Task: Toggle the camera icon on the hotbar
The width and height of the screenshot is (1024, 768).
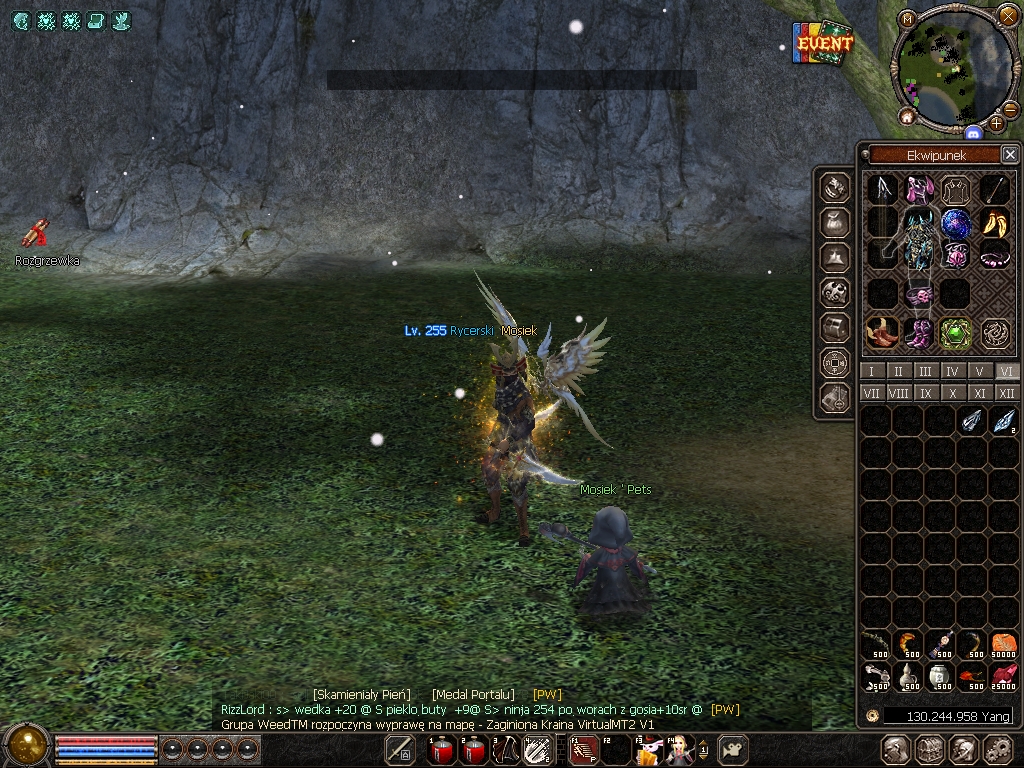Action: tap(735, 749)
